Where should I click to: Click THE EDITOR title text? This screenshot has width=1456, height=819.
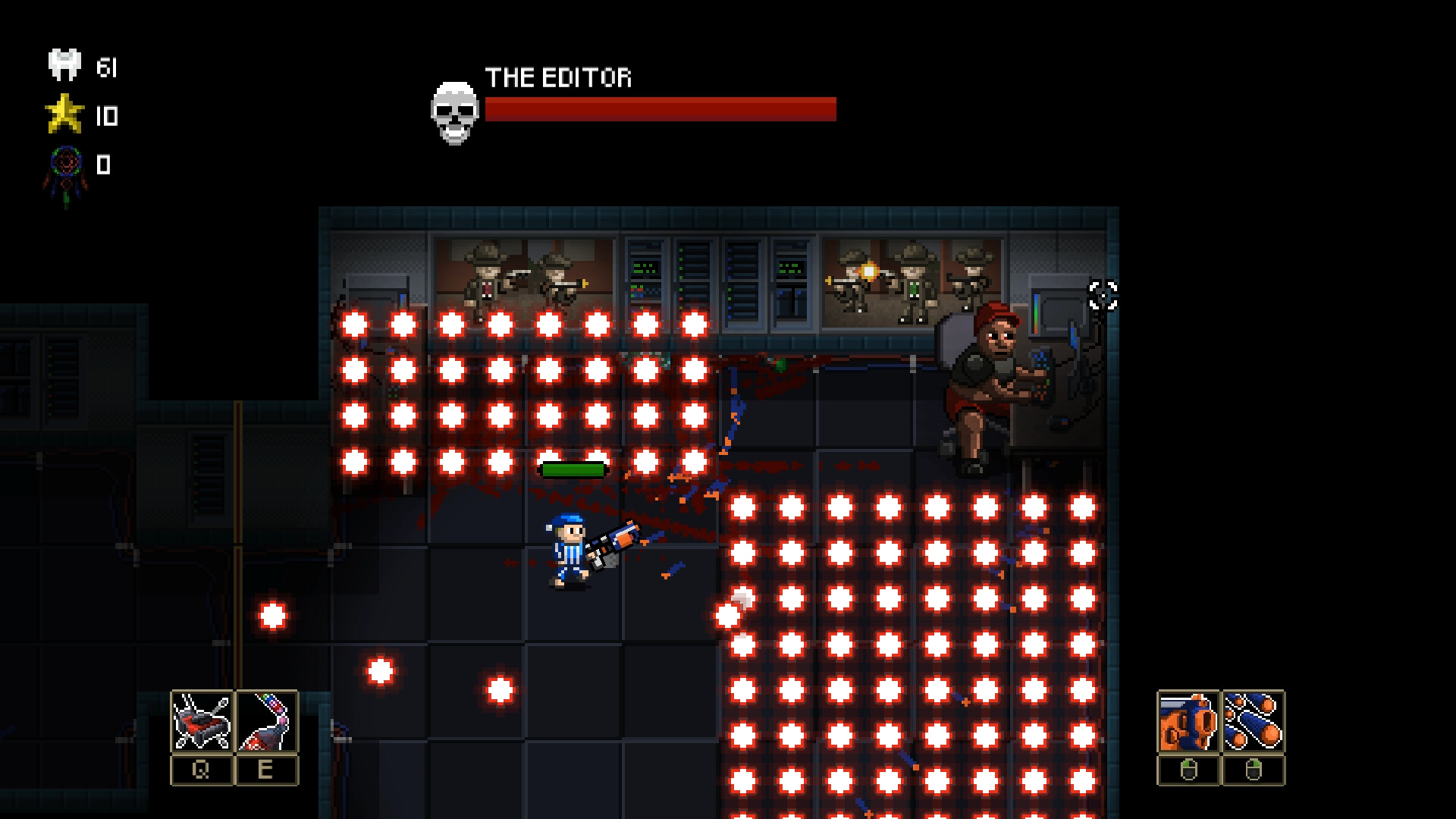pyautogui.click(x=559, y=78)
